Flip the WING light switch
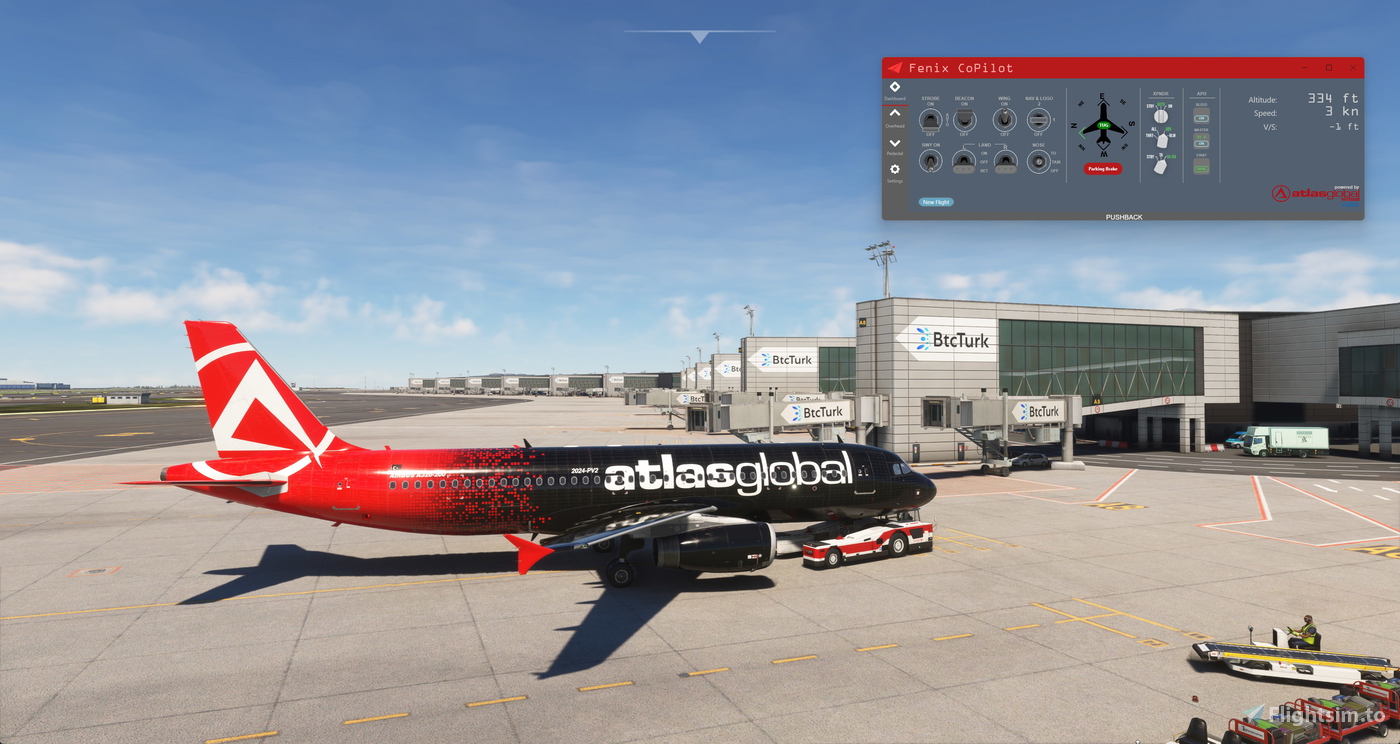Viewport: 1400px width, 744px height. [1005, 120]
